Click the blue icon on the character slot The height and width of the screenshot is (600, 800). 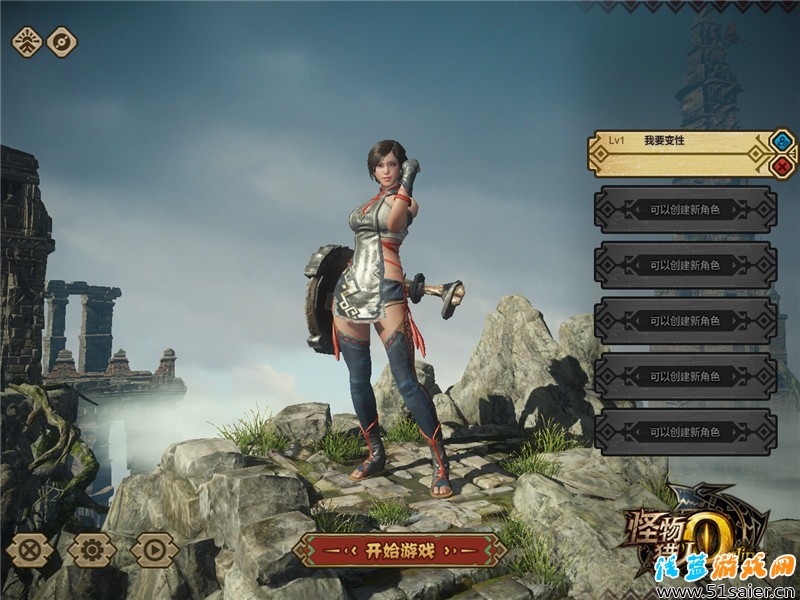783,141
